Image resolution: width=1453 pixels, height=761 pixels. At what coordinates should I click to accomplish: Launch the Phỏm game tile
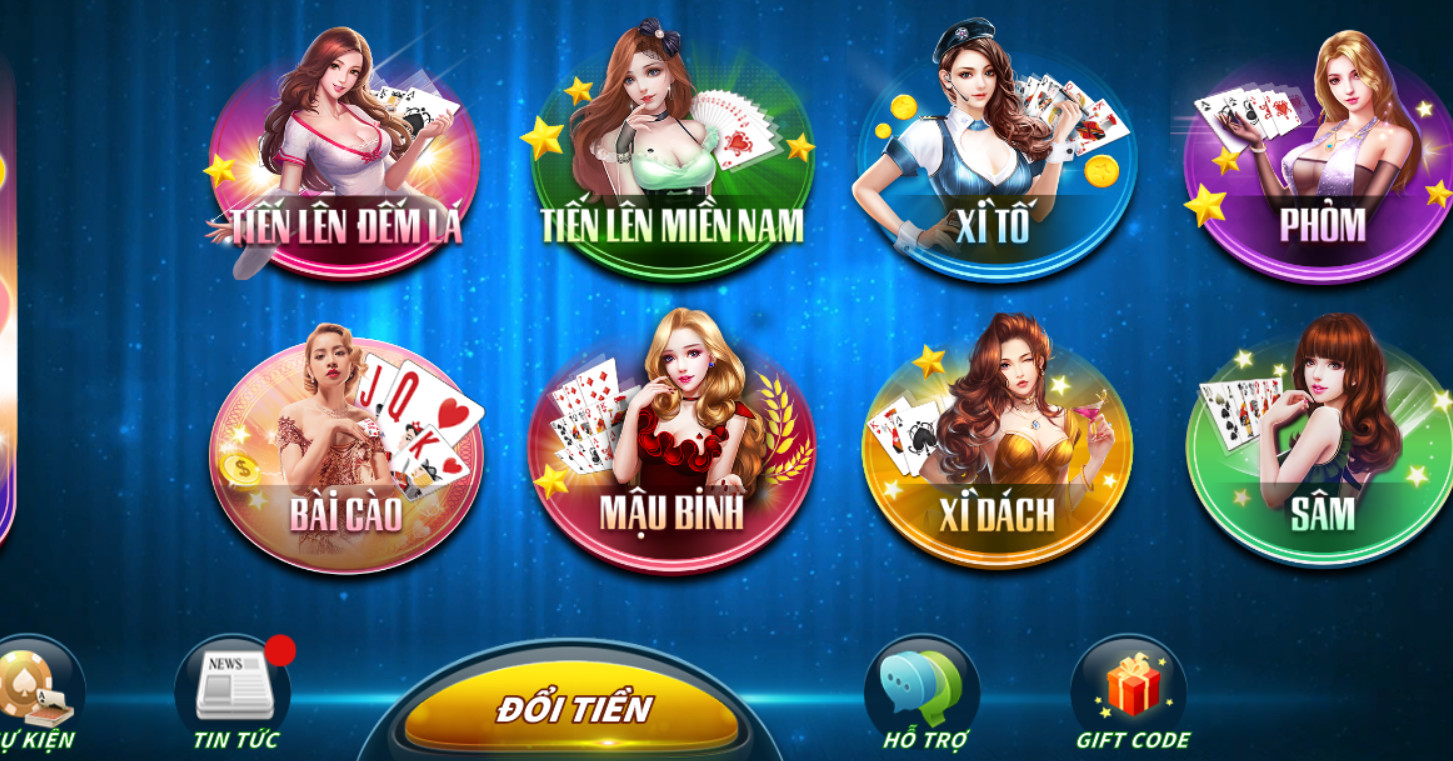pyautogui.click(x=1318, y=172)
